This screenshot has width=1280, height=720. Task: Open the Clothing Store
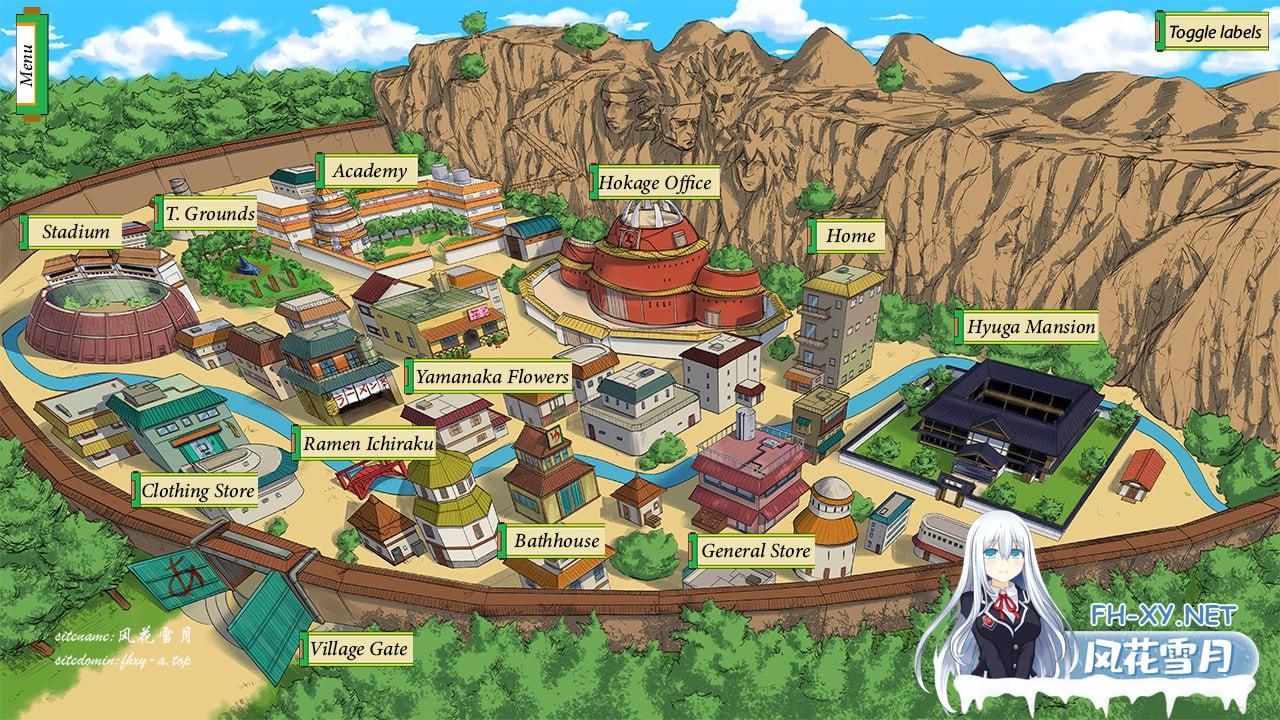tap(197, 491)
